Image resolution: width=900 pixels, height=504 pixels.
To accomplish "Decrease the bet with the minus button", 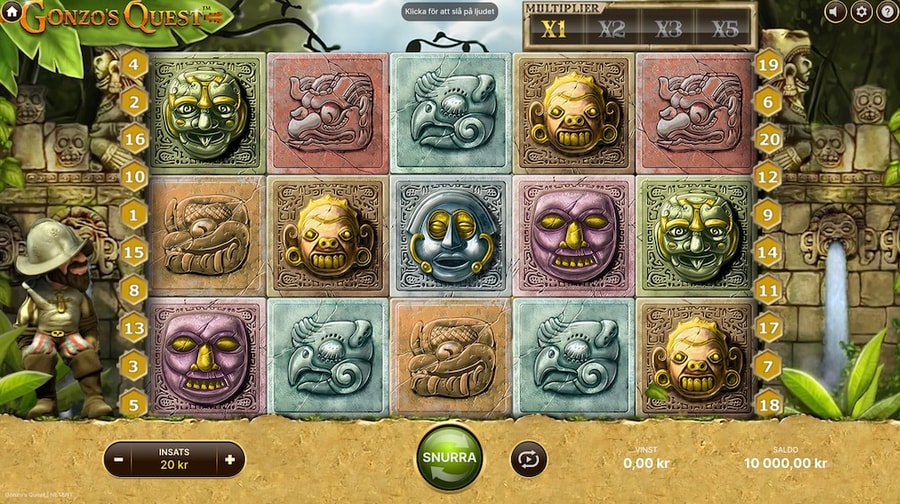I will [x=119, y=460].
